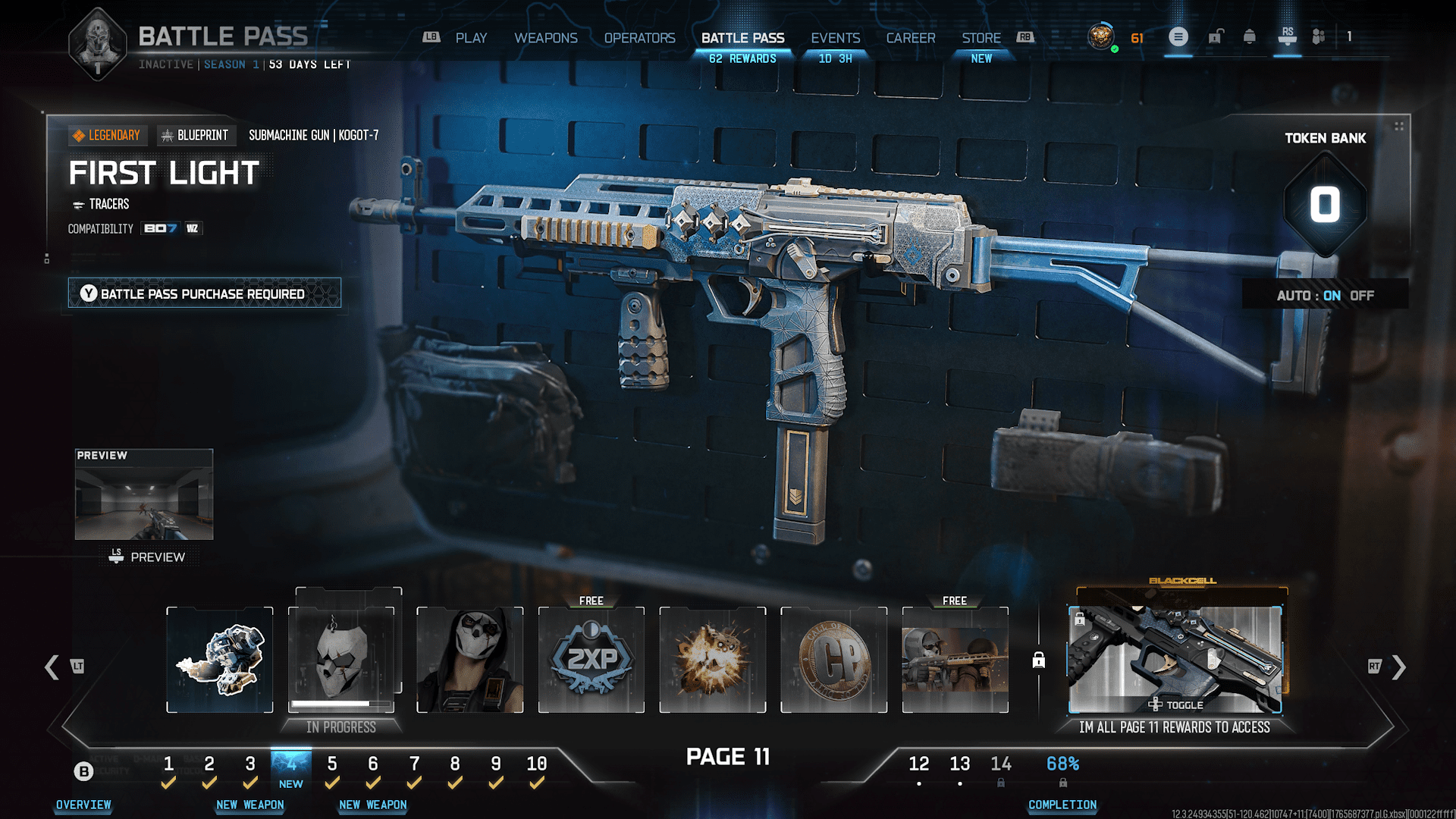1456x819 pixels.
Task: Open the 68% Completion page
Action: 1062,764
